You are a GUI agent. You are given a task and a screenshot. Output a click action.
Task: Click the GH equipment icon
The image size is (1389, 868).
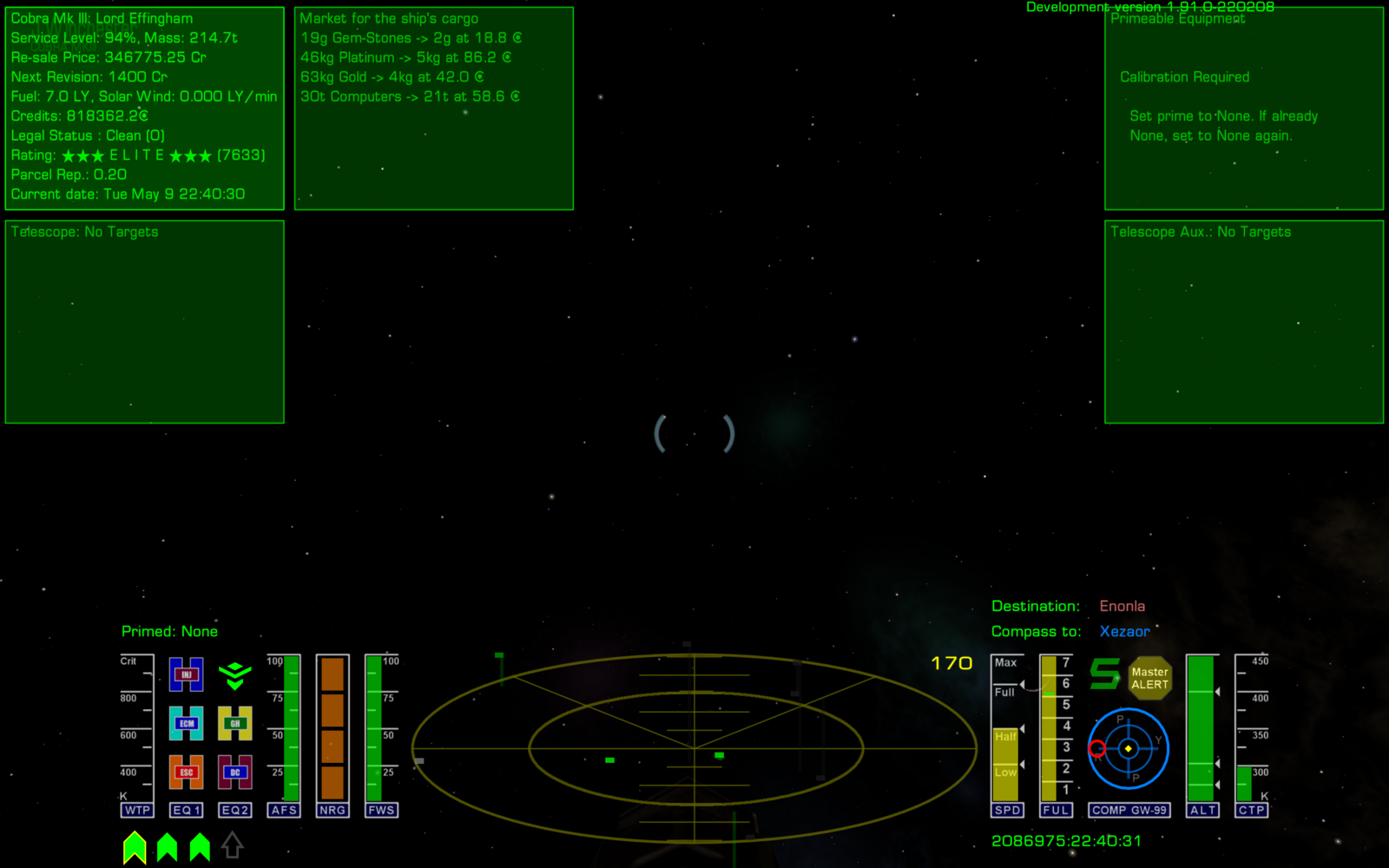(234, 723)
